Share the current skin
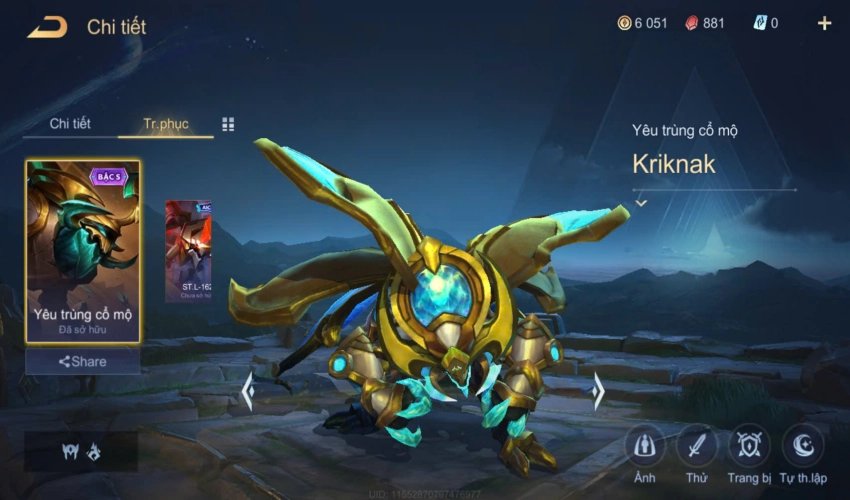 point(83,361)
